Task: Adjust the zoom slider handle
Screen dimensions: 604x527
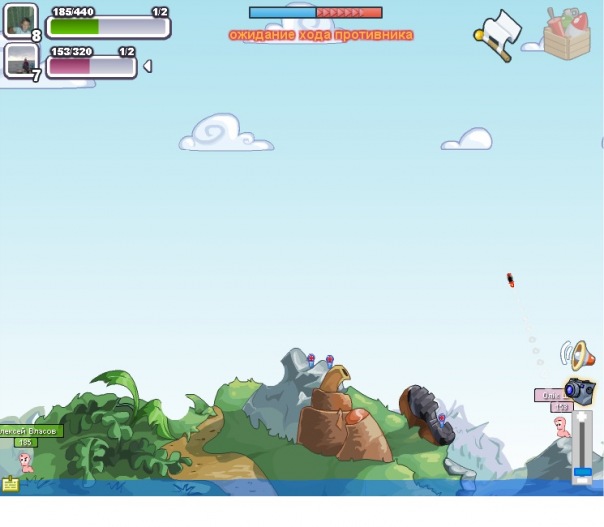Action: 582,470
